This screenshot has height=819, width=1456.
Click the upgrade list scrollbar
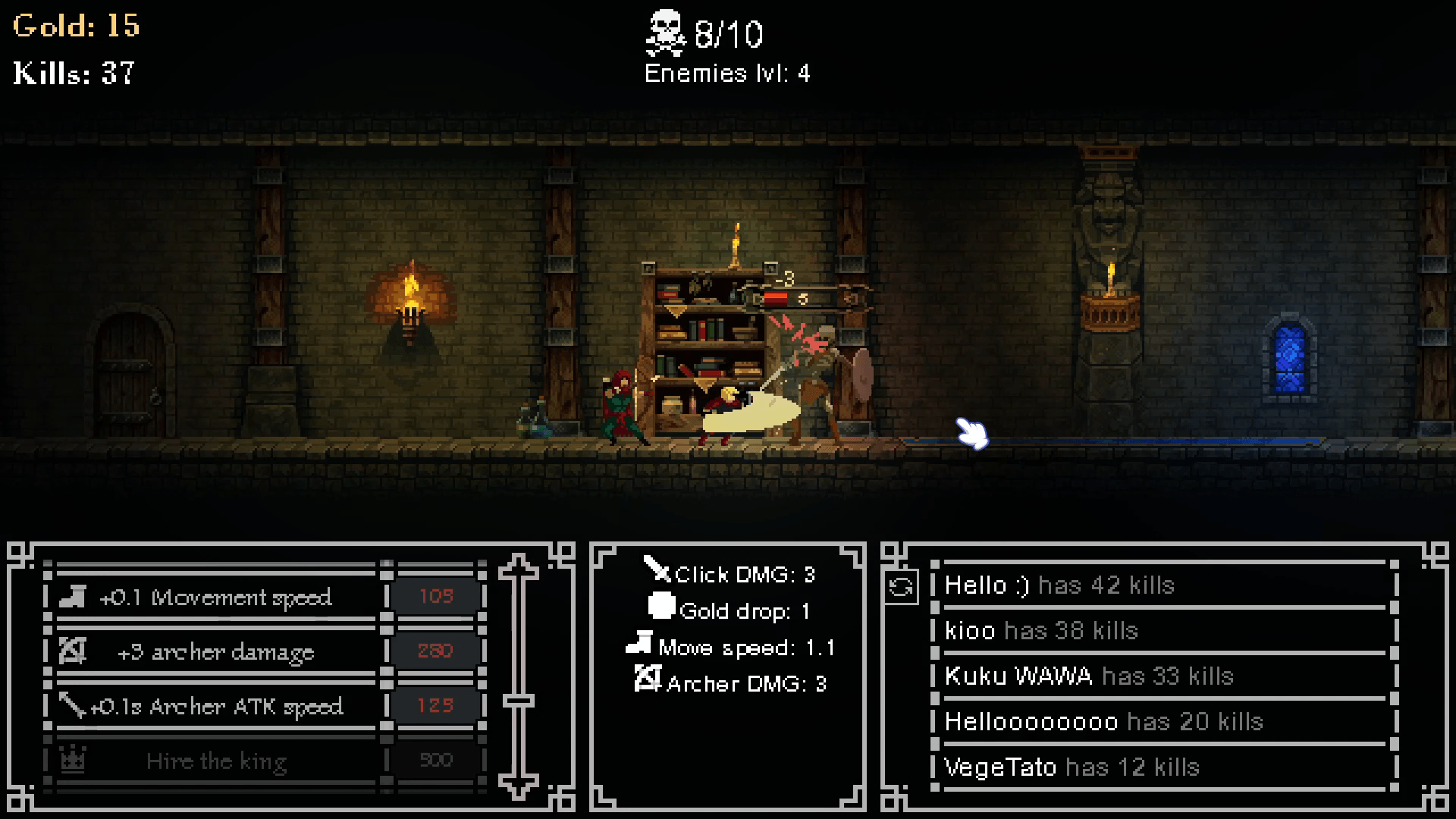[x=519, y=676]
